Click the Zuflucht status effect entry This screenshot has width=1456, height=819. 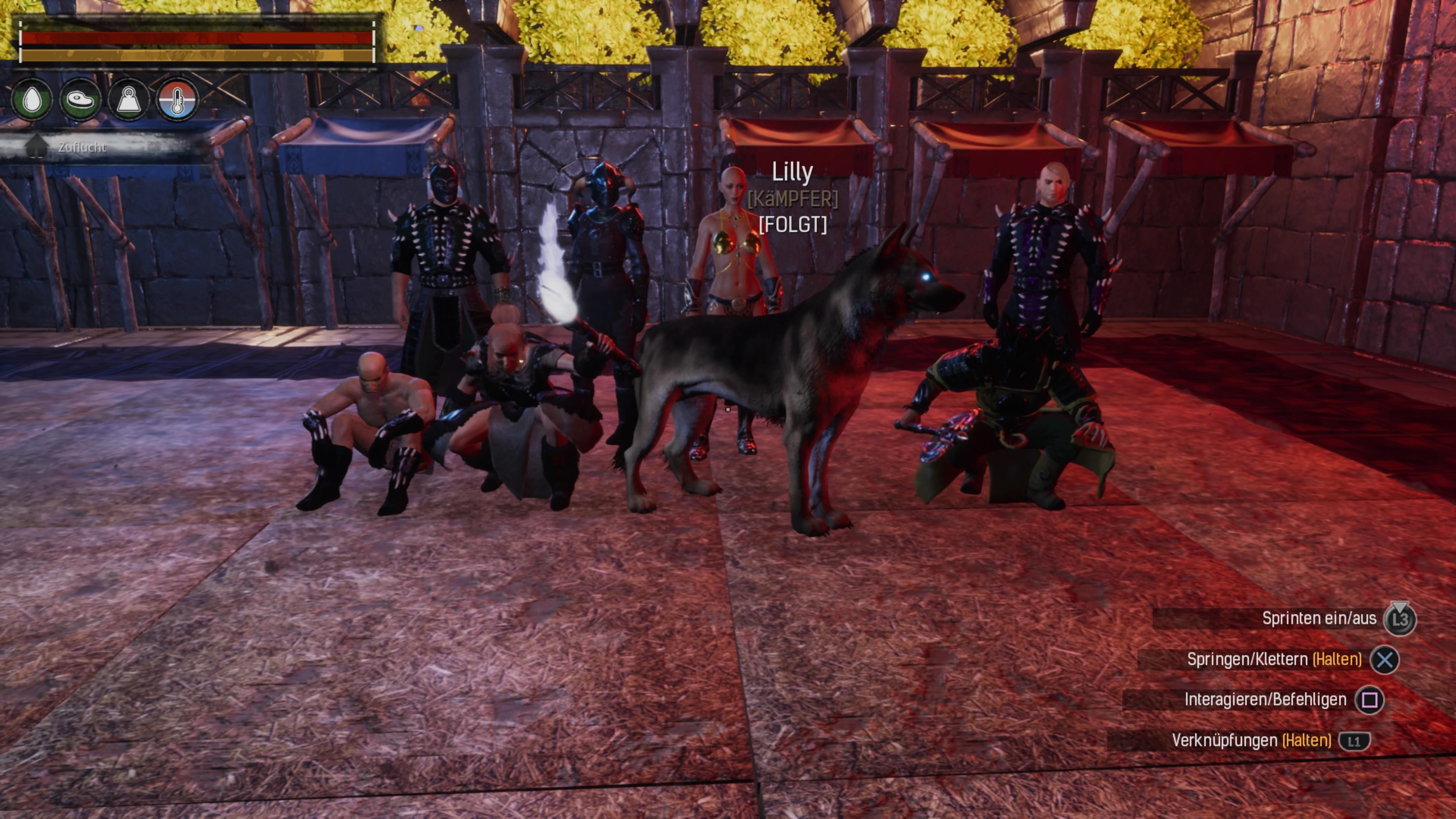pos(82,147)
